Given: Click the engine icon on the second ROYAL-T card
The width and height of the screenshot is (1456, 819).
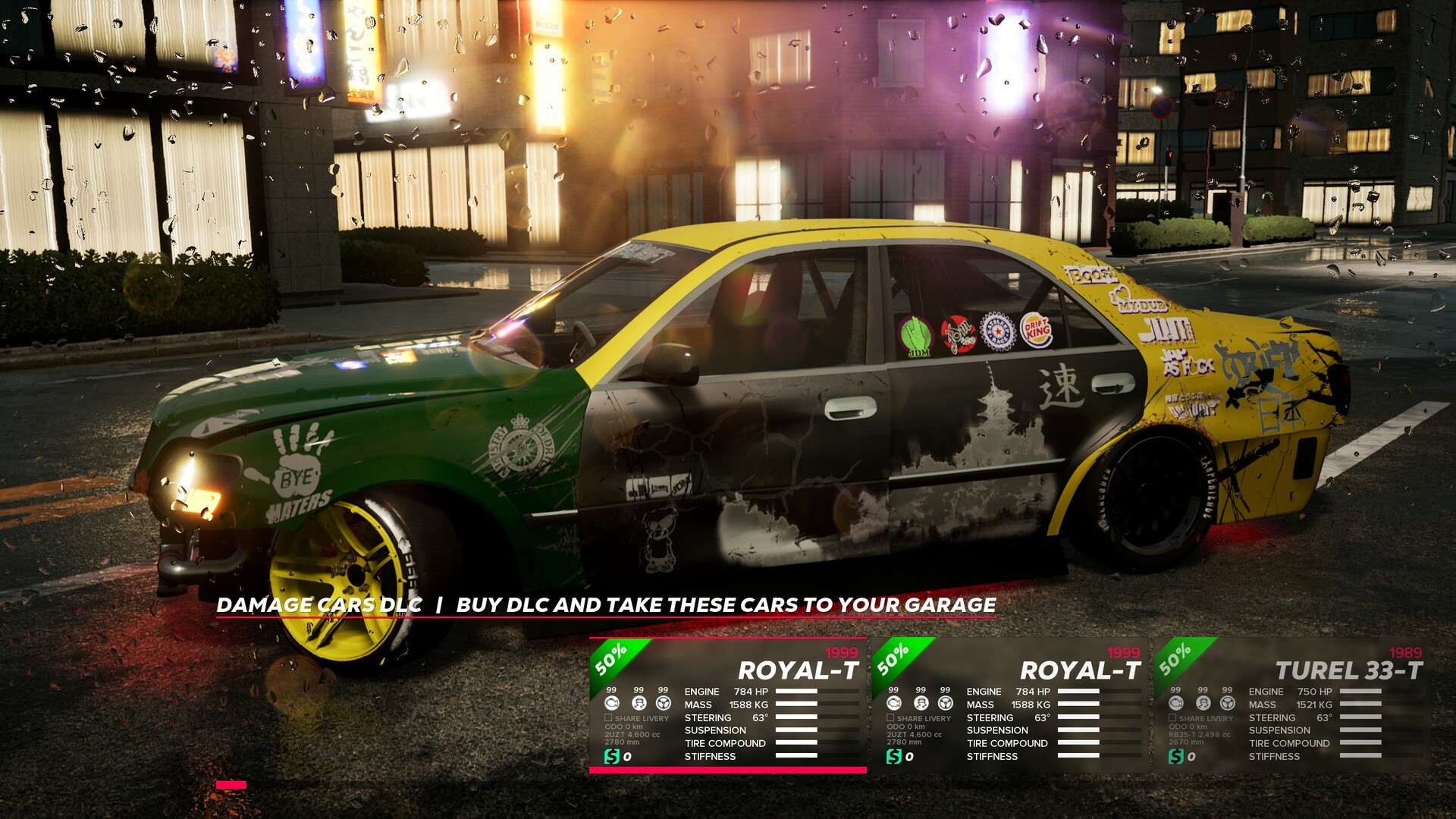Looking at the screenshot, I should tap(893, 703).
